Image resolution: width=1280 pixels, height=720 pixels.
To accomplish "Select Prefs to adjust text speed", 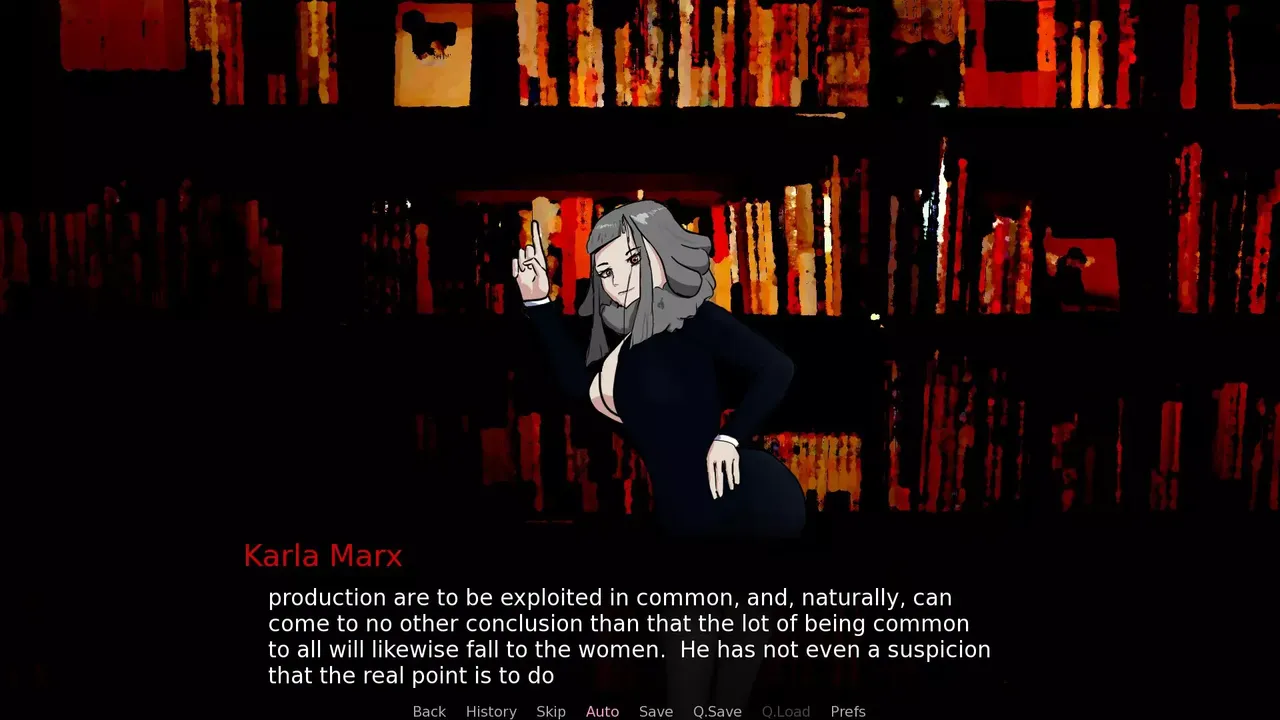I will coord(848,711).
